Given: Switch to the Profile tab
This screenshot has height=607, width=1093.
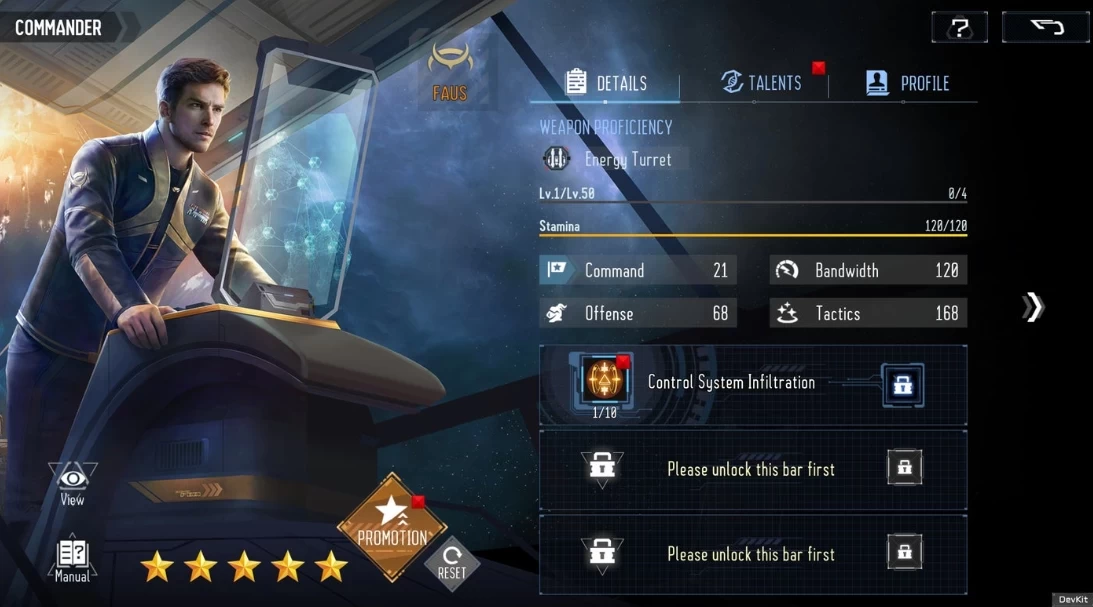Looking at the screenshot, I should [x=907, y=83].
